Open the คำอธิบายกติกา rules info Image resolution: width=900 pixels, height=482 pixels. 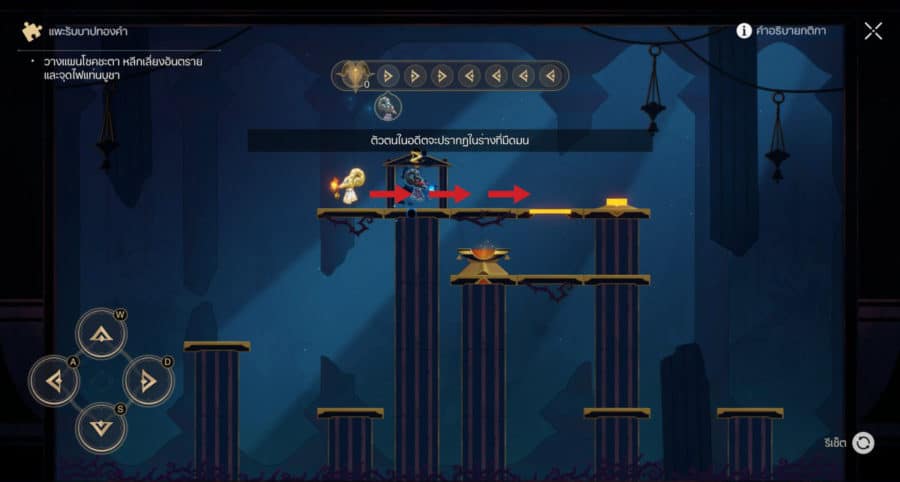(781, 31)
